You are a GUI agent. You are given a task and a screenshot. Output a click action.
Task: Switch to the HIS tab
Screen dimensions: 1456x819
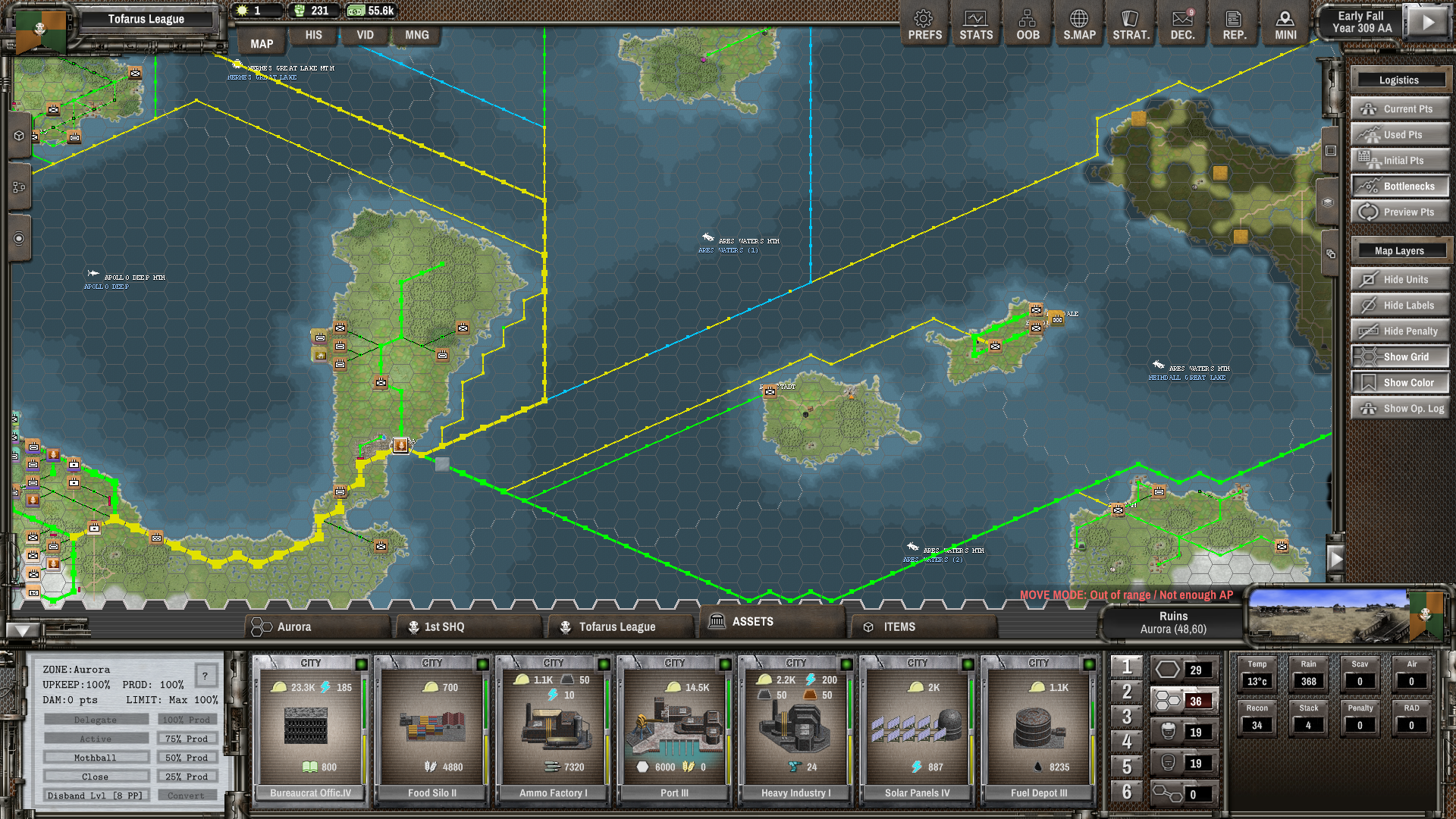coord(313,35)
